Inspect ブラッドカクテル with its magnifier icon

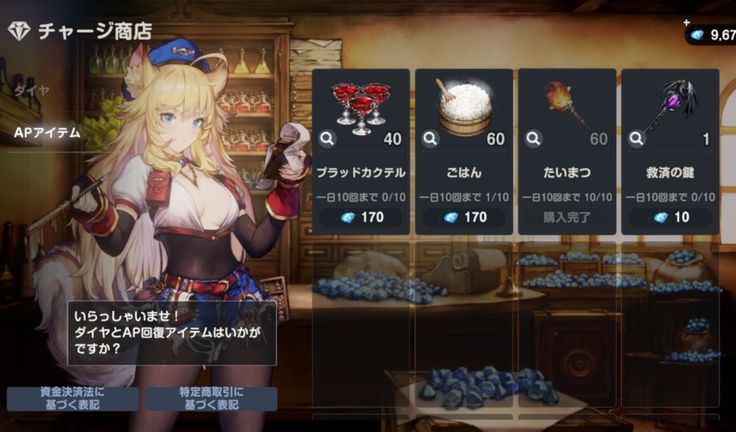click(328, 139)
